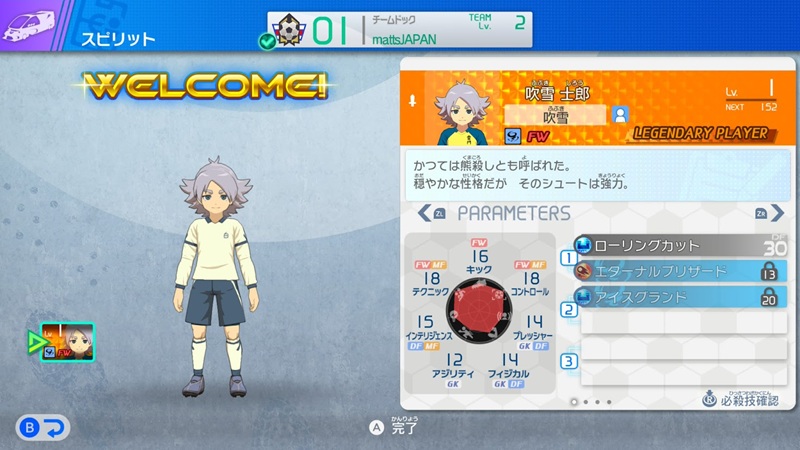The height and width of the screenshot is (450, 800).
Task: Play the character voice microphone icon
Action: [413, 102]
